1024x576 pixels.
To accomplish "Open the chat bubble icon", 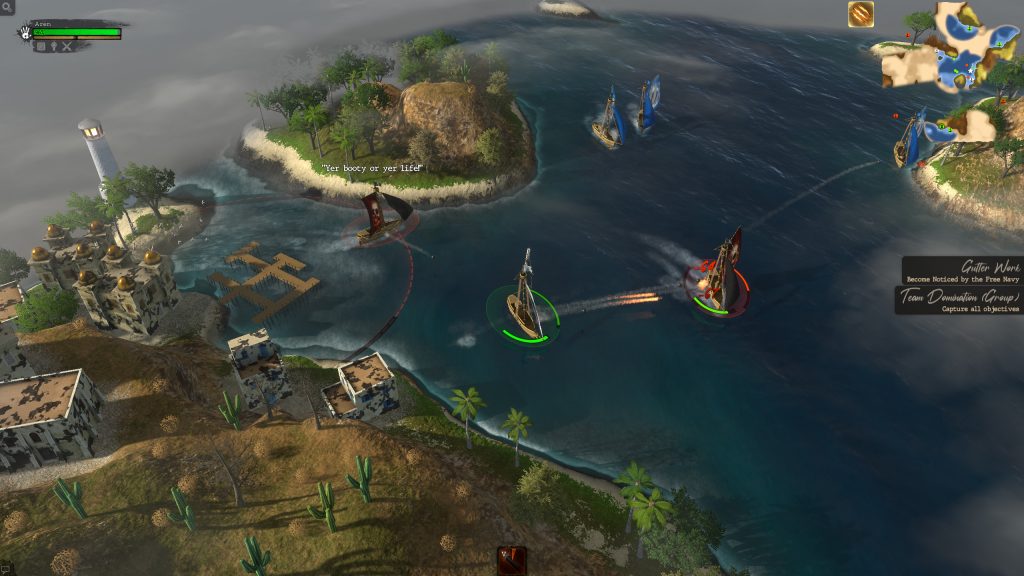I will point(6,569).
